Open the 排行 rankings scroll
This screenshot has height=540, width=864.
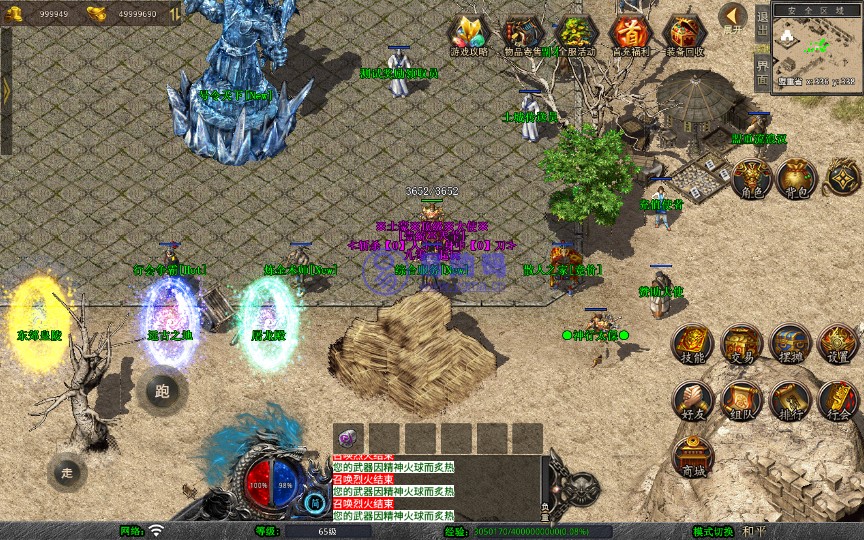click(x=790, y=400)
